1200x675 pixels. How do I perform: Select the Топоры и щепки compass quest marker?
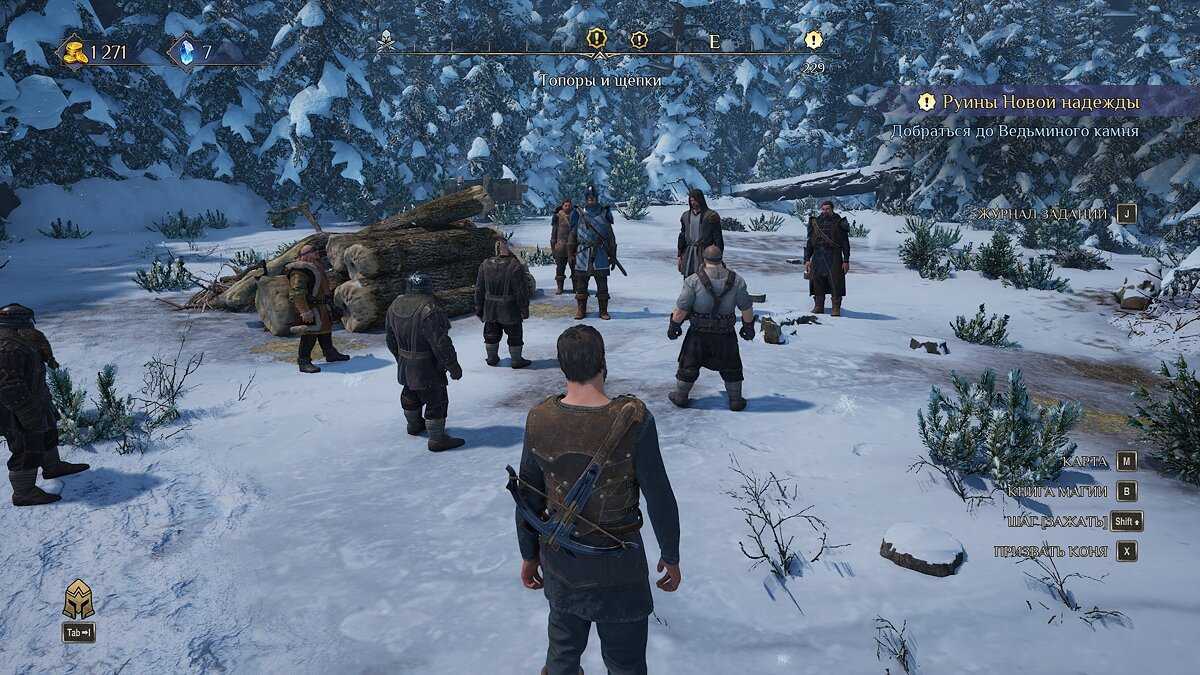pos(597,40)
